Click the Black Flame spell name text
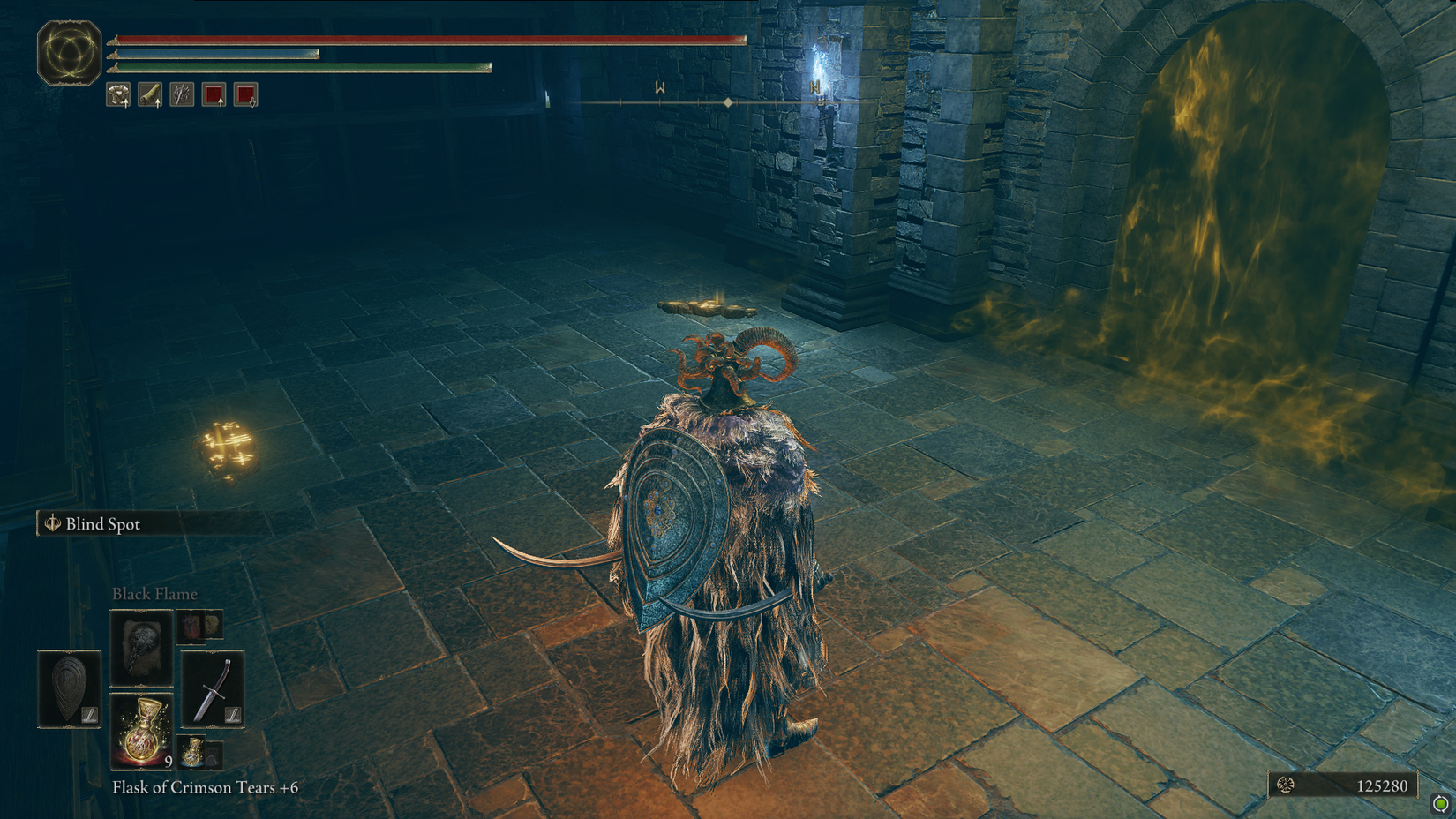Screen dimensions: 1456x819 pos(155,594)
